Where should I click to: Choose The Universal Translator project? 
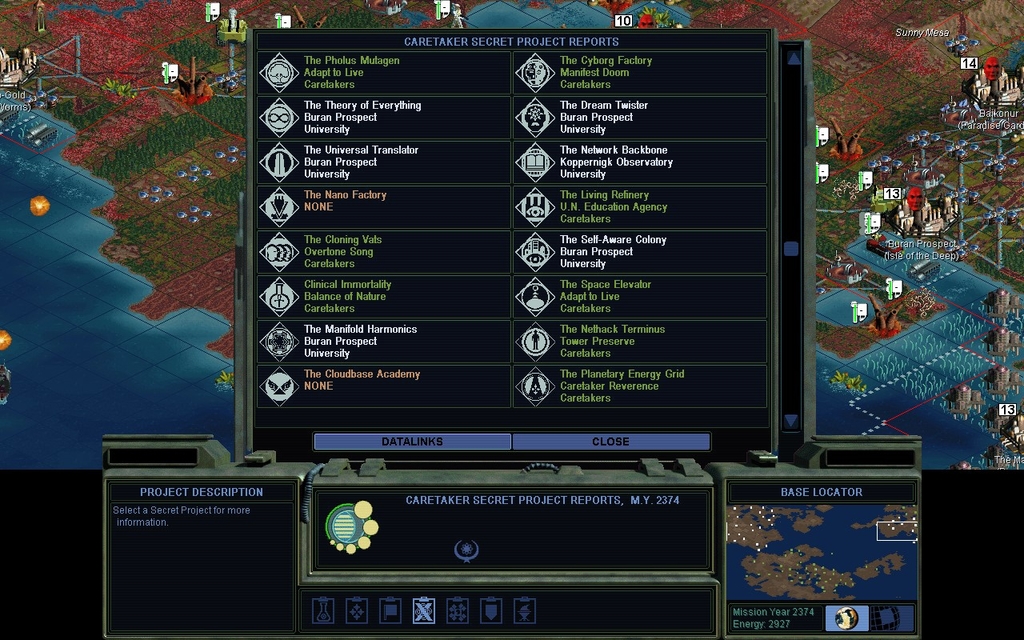pos(384,162)
